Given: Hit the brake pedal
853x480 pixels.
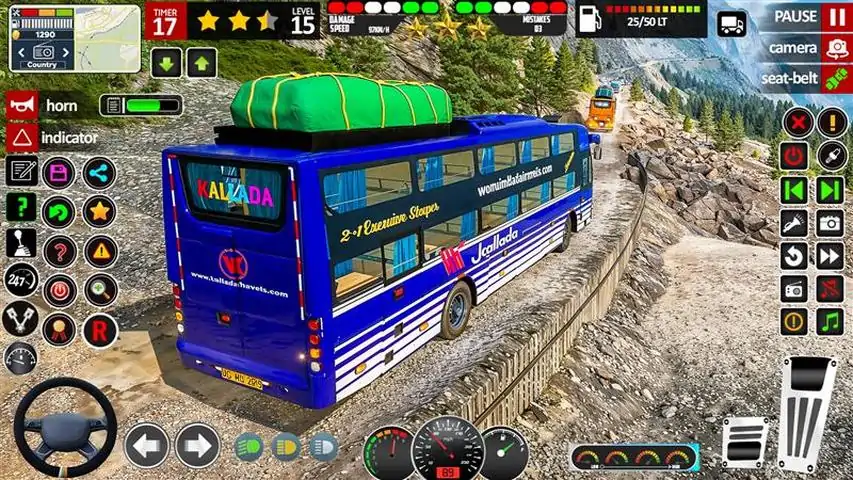Looking at the screenshot, I should click(744, 442).
